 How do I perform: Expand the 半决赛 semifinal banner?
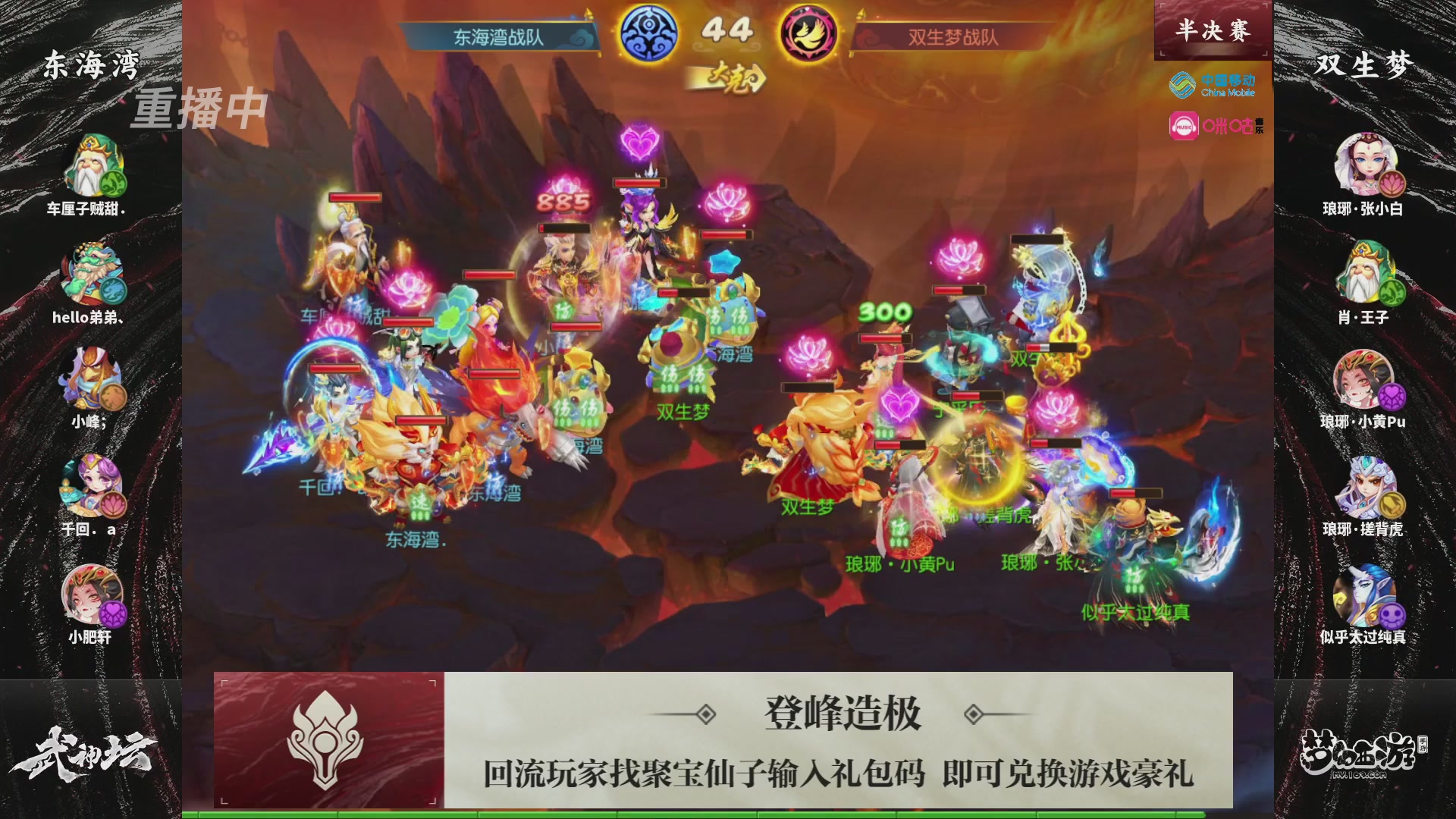pyautogui.click(x=1212, y=29)
